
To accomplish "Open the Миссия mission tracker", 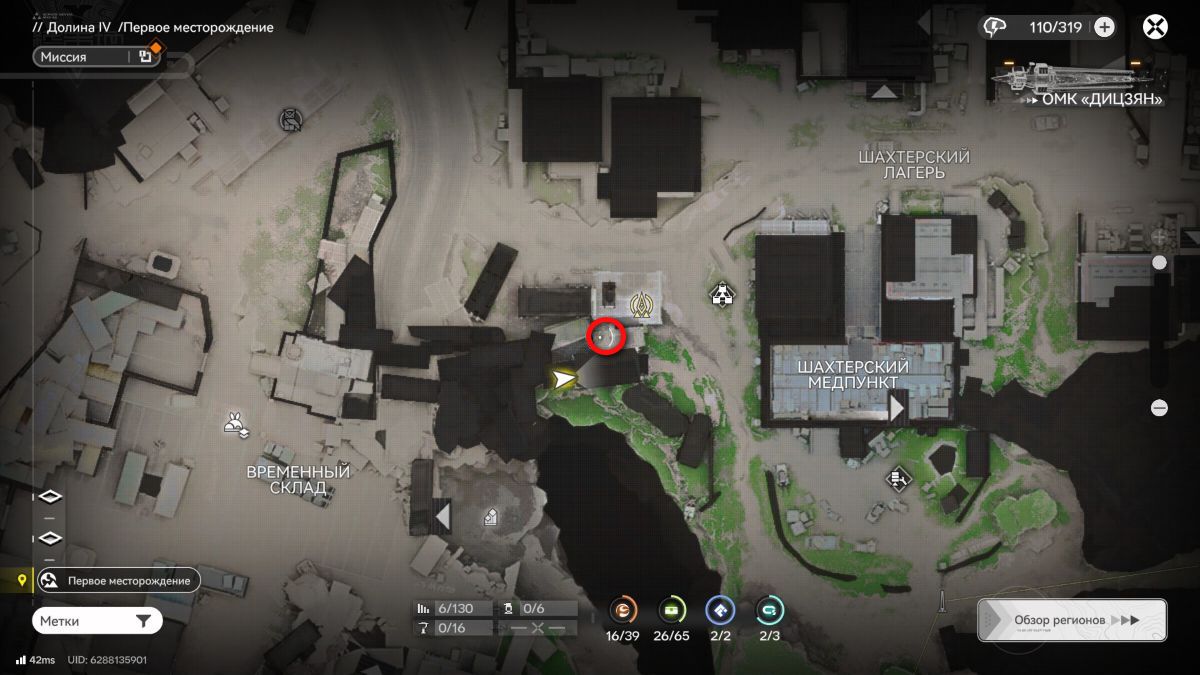I will 95,57.
